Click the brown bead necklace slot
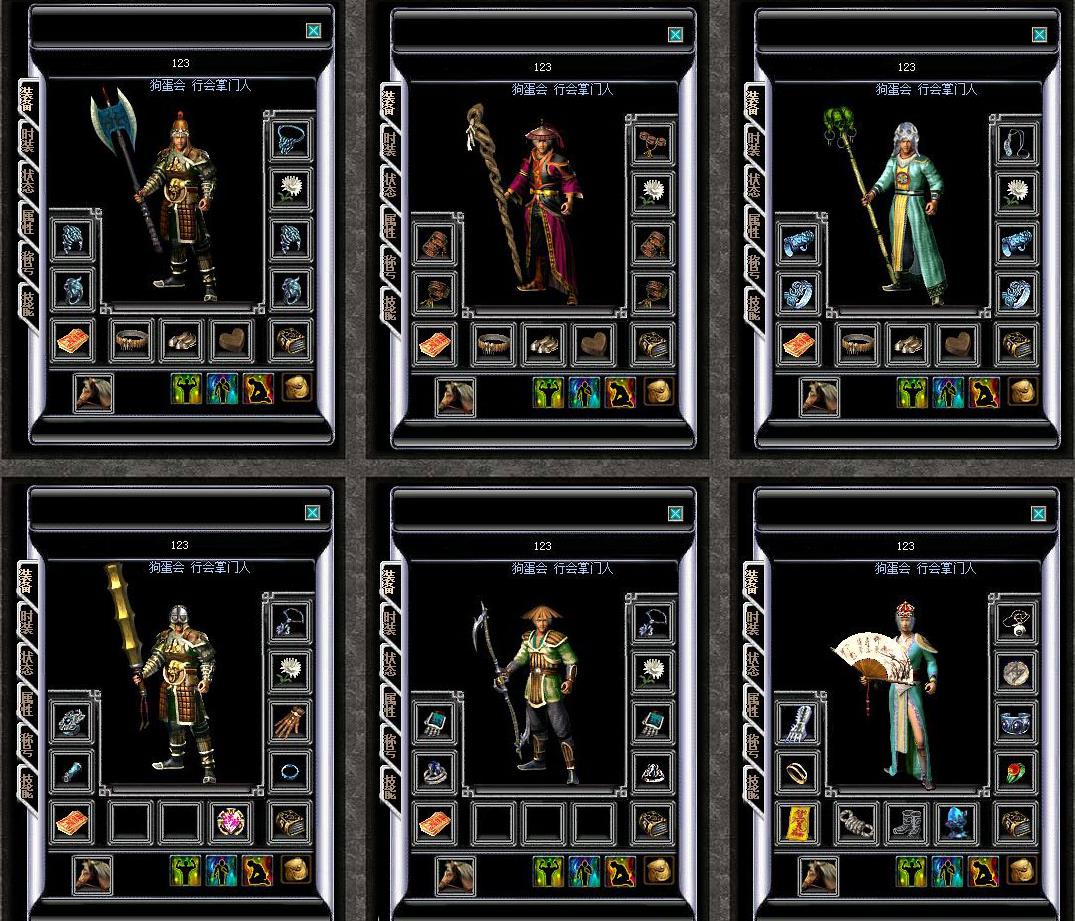 pos(653,143)
